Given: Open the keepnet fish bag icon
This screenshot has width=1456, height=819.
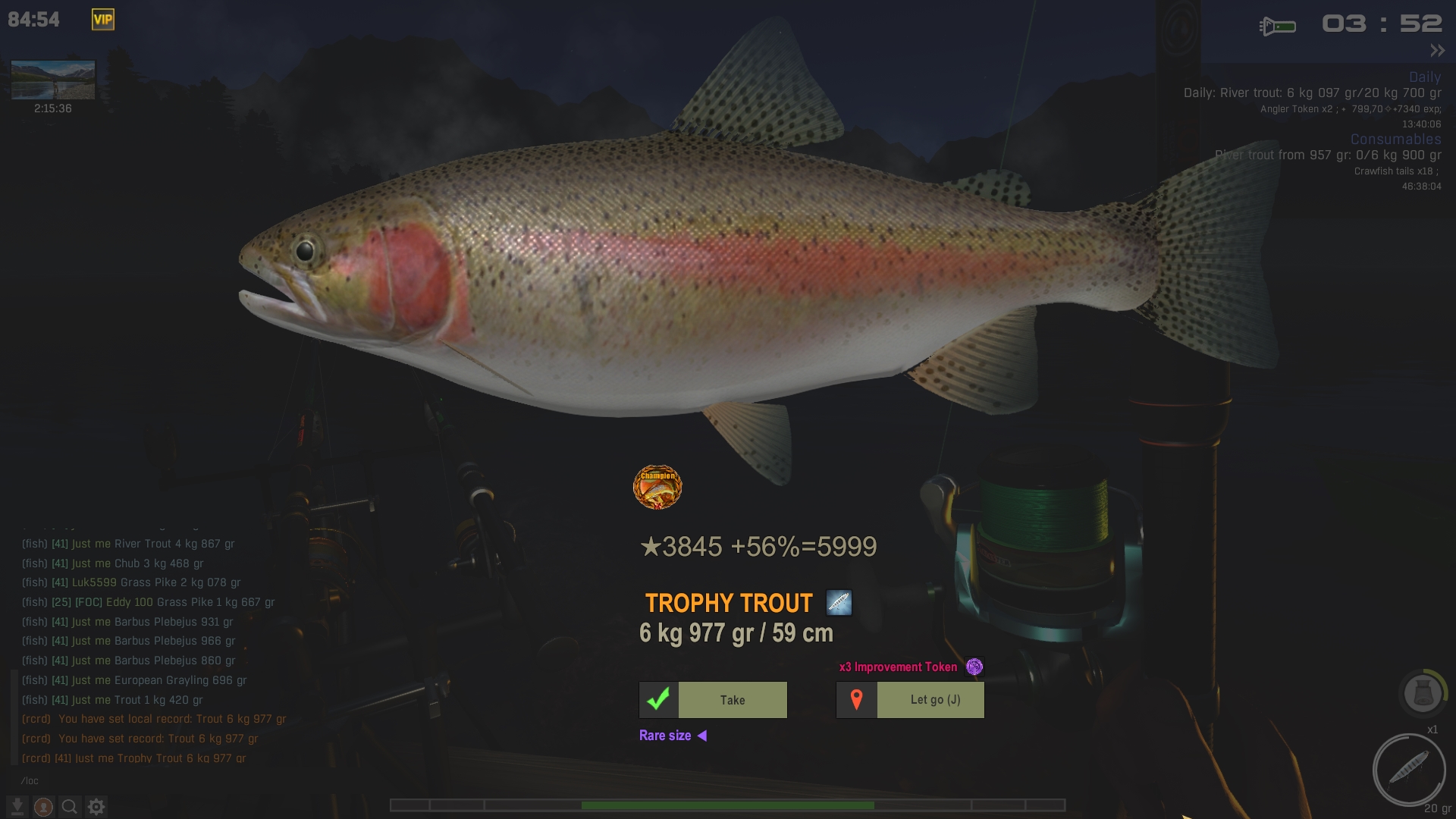Looking at the screenshot, I should pos(1423,693).
